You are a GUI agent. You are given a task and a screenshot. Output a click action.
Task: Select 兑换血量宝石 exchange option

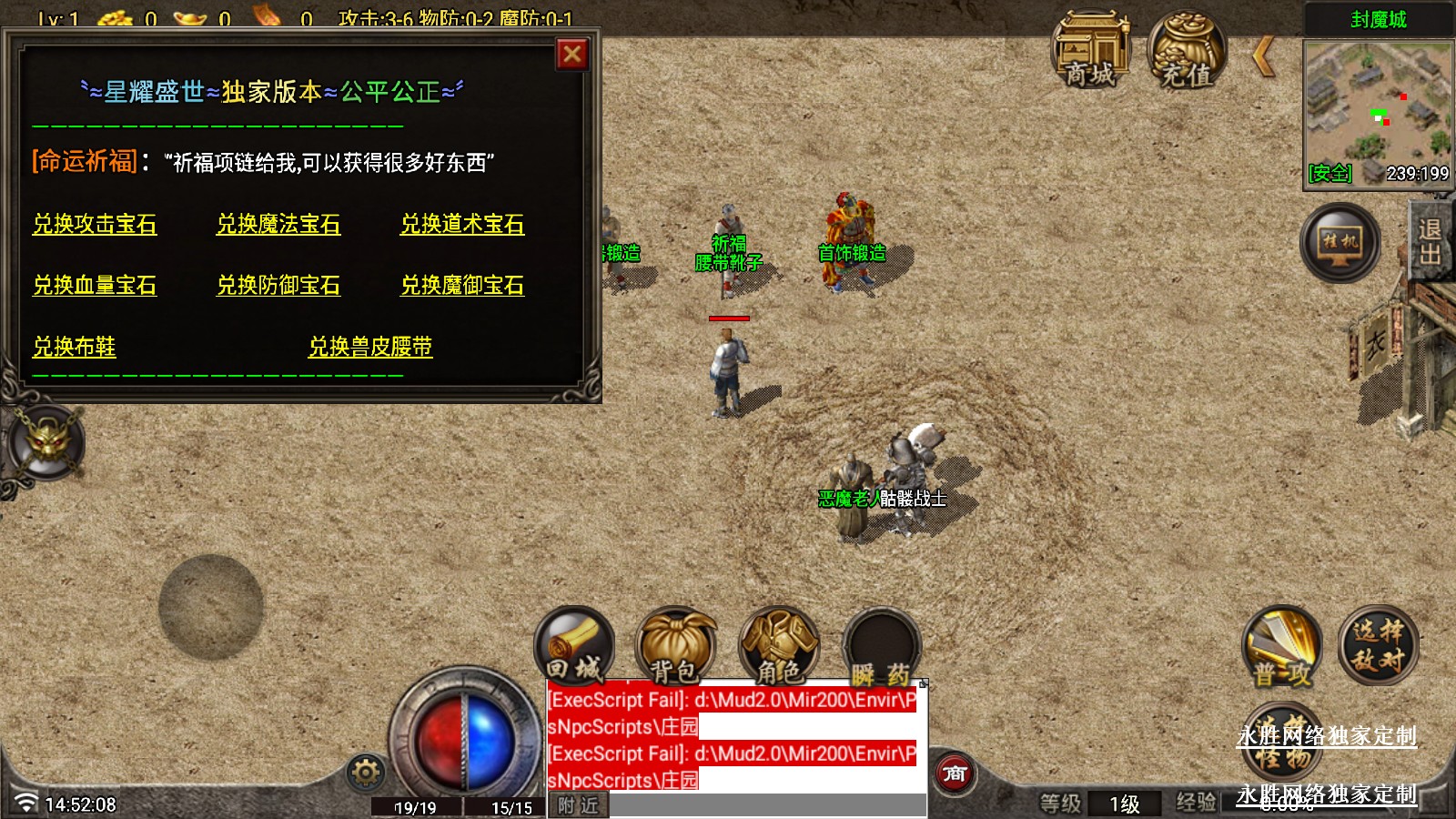coord(95,286)
